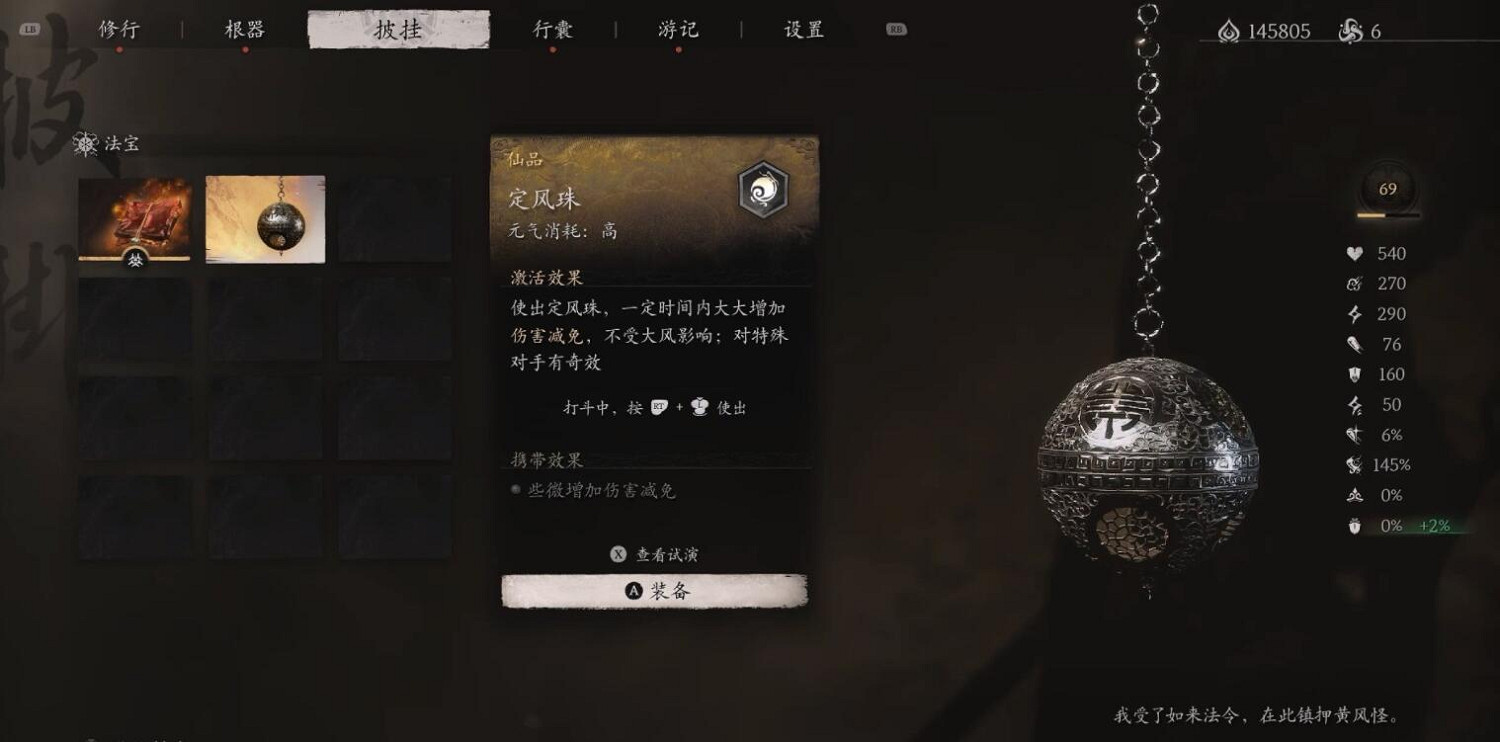Select the 定风珠 thumbnail in the grid

pos(264,218)
